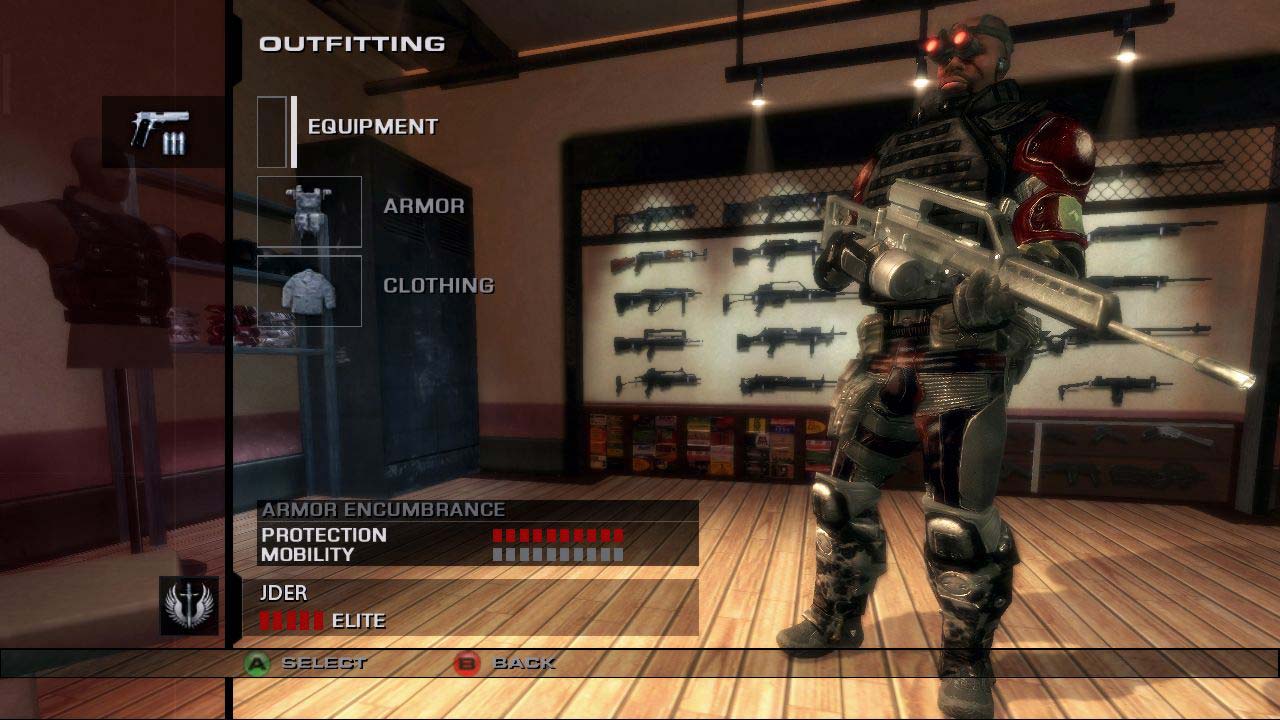Click the clothing shirt thumbnail
This screenshot has height=720, width=1280.
(x=309, y=290)
